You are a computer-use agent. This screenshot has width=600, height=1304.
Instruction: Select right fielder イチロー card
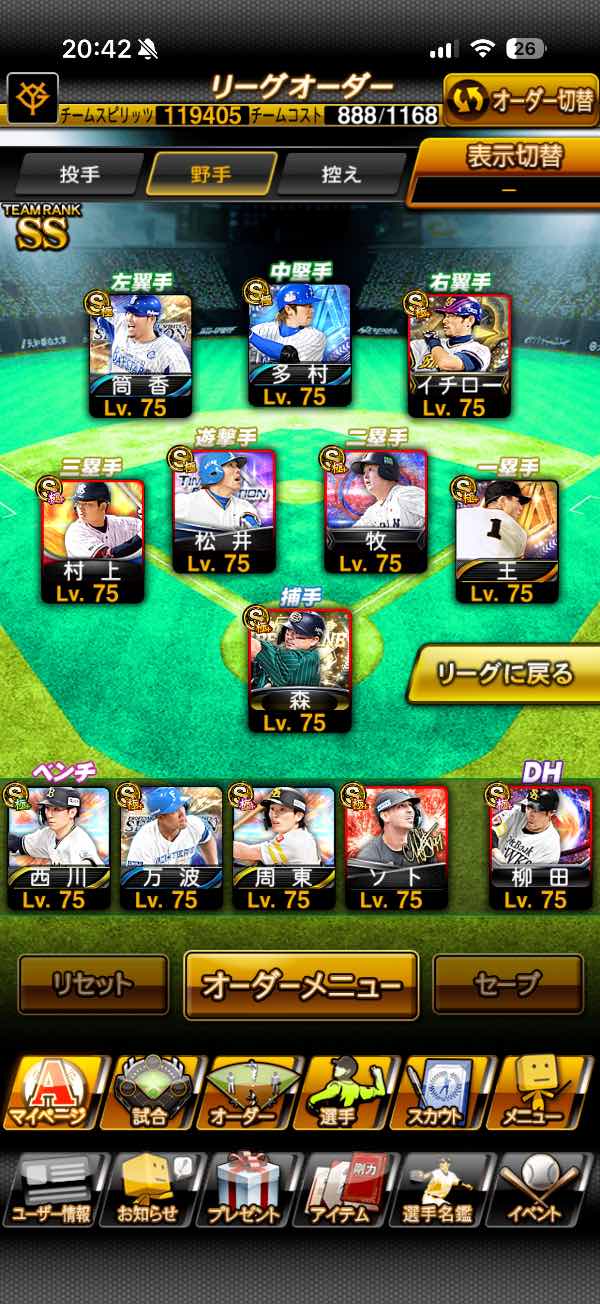pos(459,354)
